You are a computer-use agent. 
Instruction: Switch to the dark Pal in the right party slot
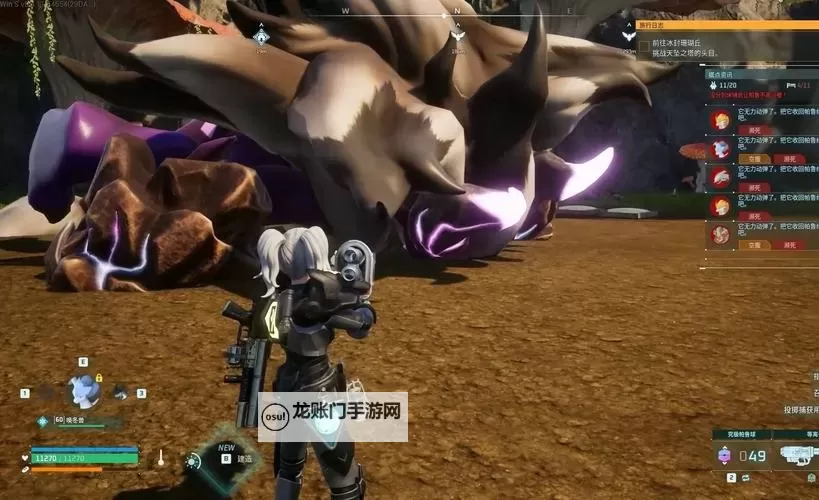[120, 393]
